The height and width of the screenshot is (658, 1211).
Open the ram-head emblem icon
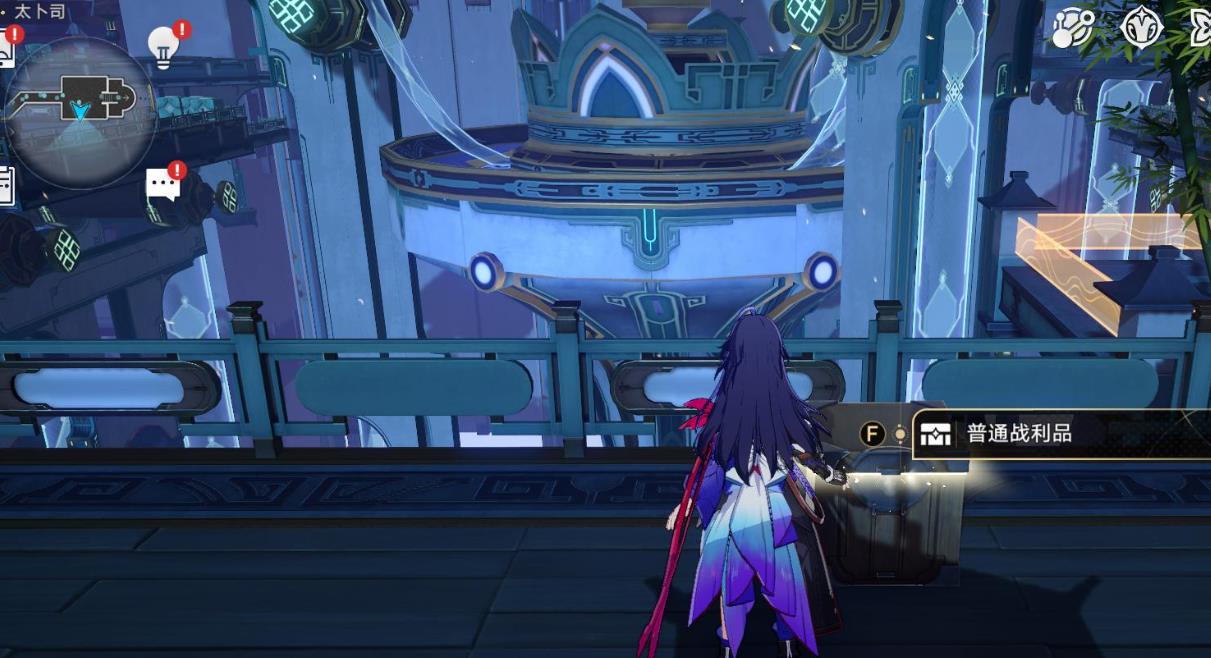[x=1140, y=29]
